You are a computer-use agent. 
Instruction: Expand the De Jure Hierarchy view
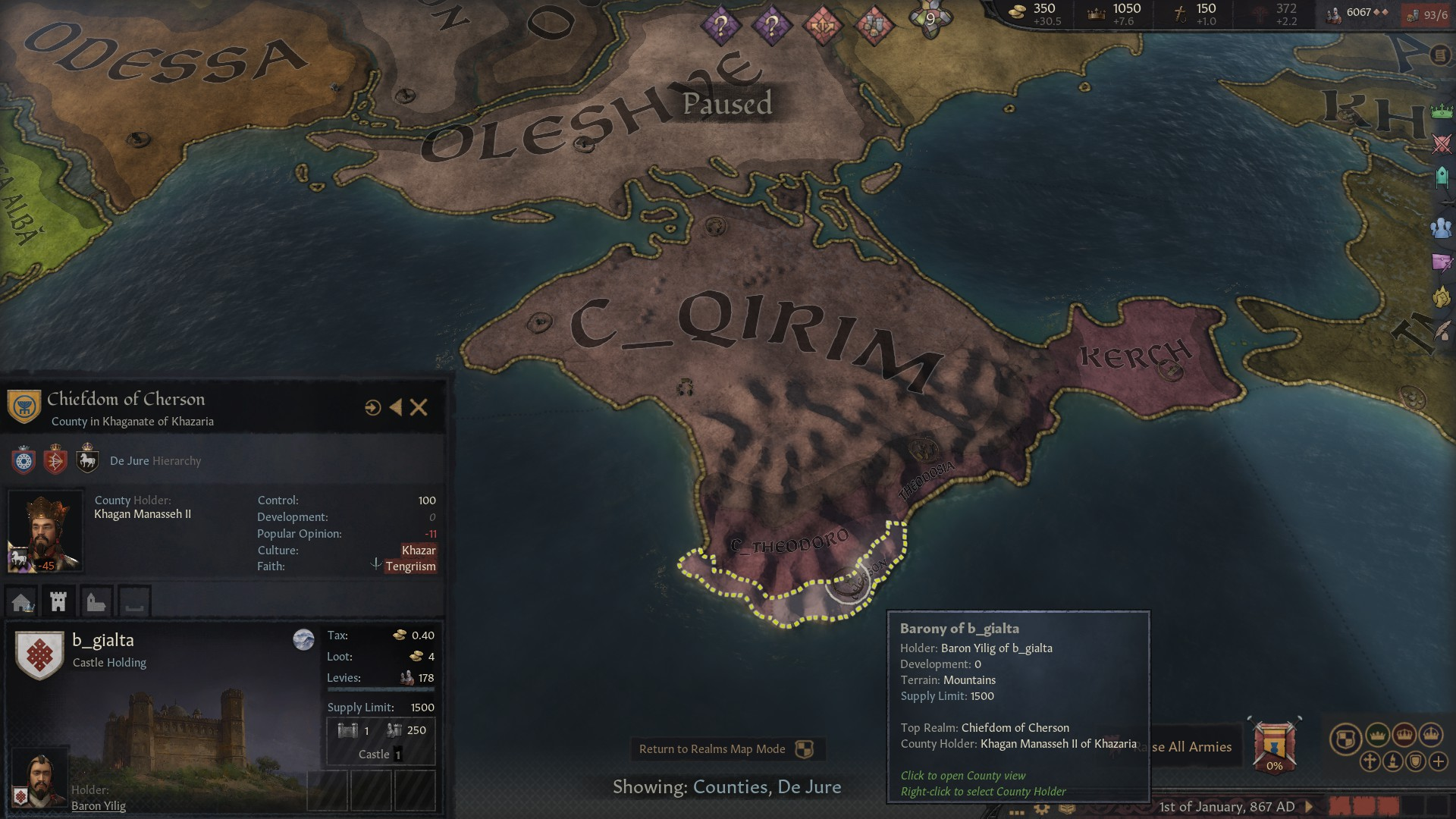pos(155,460)
